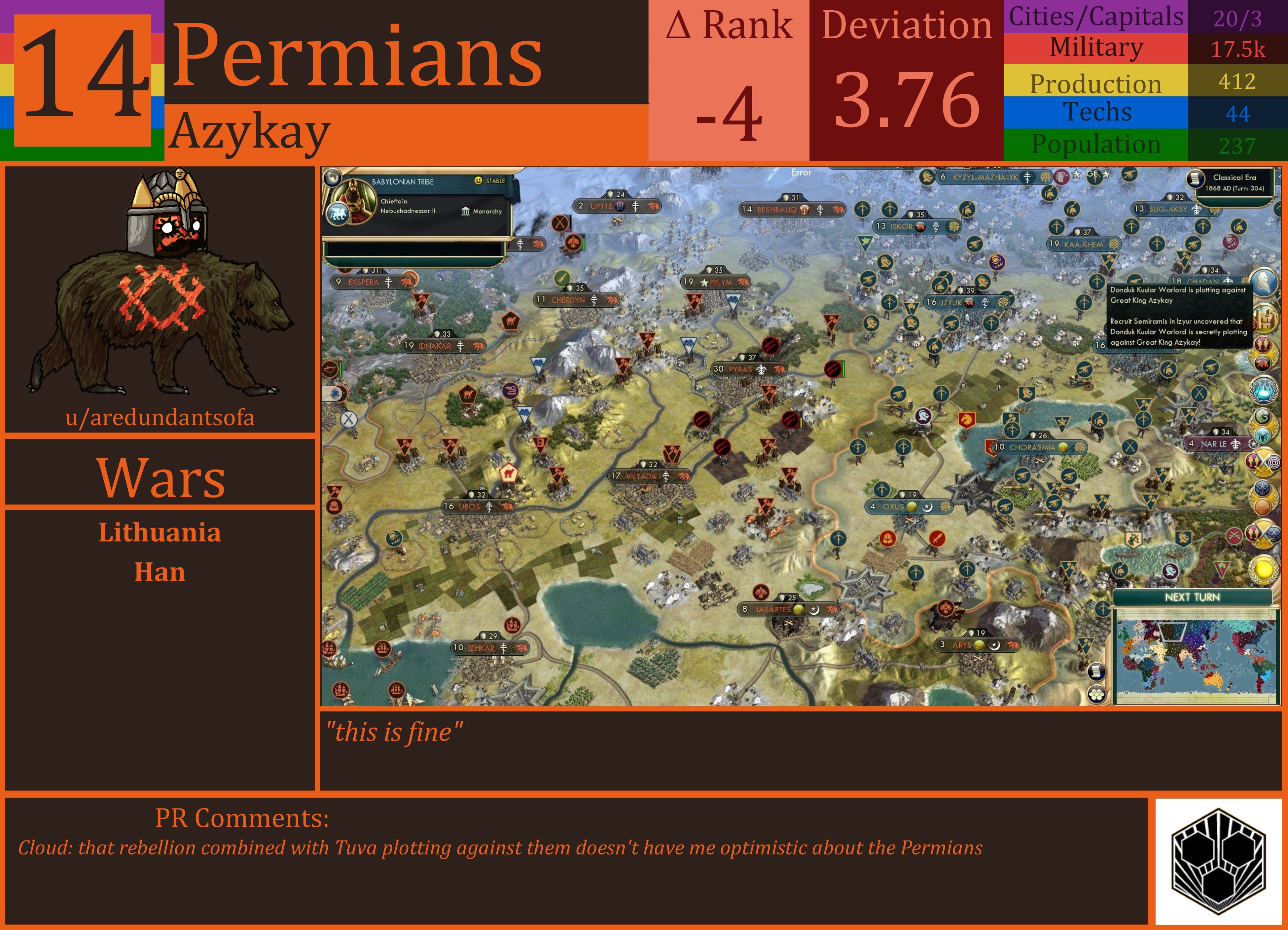Click the camel caravan icon near Uros
Screen dimensions: 1288x930
pos(509,473)
